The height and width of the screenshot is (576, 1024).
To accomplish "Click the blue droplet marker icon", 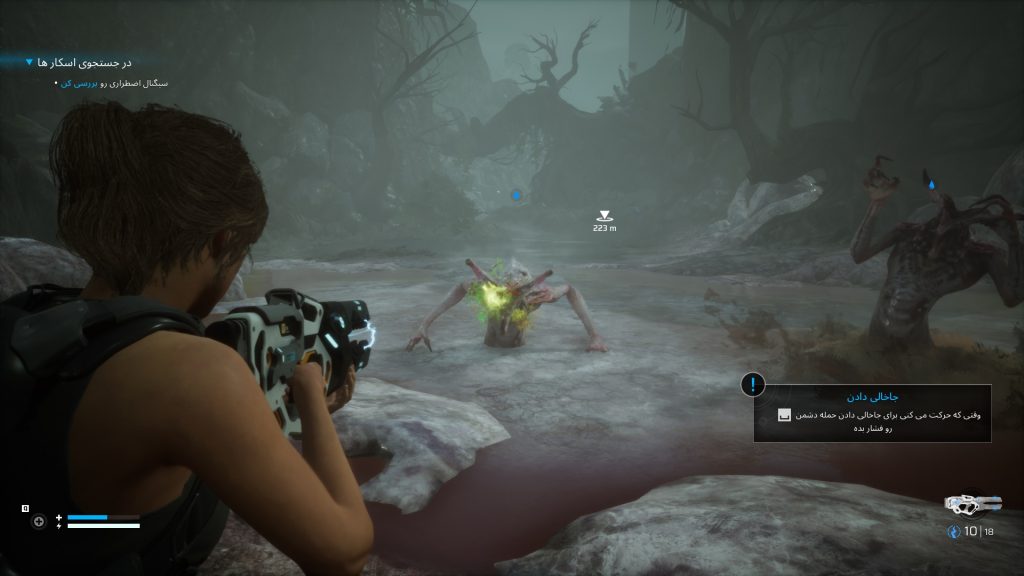I will tap(932, 184).
